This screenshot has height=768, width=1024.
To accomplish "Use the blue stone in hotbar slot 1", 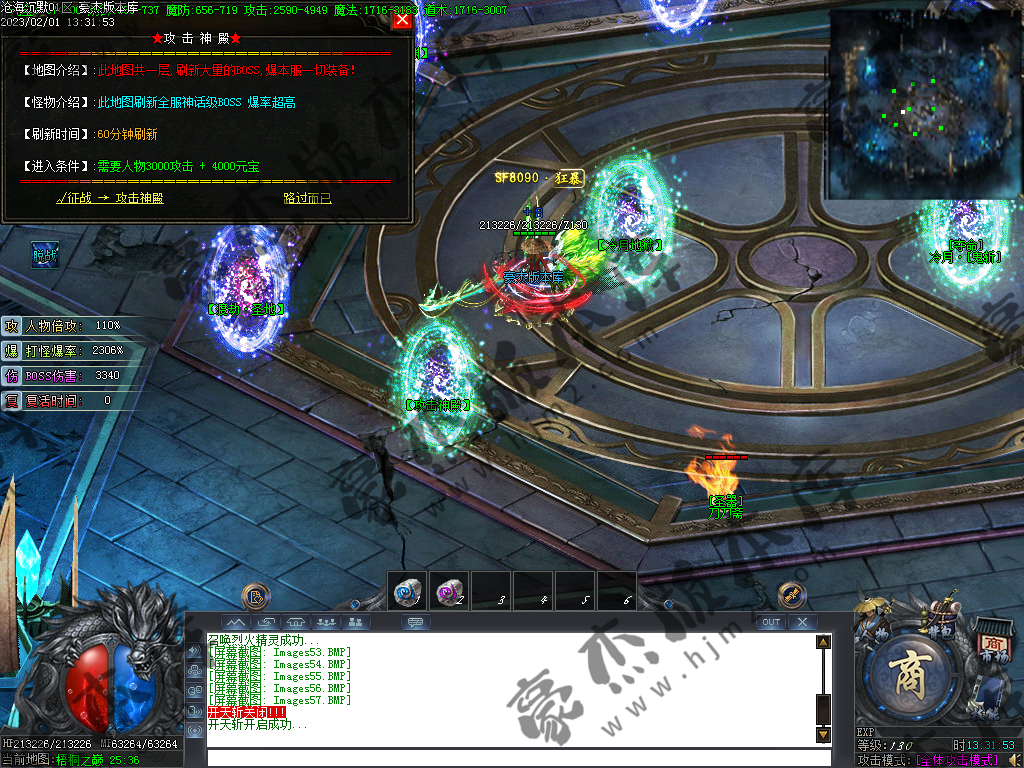I will click(x=406, y=591).
